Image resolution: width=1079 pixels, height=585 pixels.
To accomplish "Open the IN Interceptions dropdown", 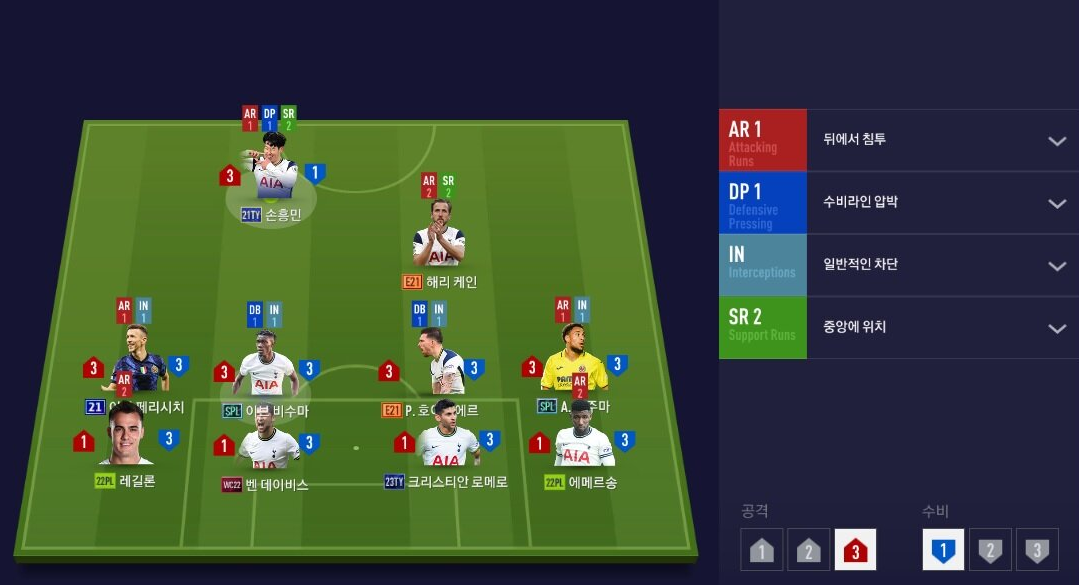I will coord(1056,266).
